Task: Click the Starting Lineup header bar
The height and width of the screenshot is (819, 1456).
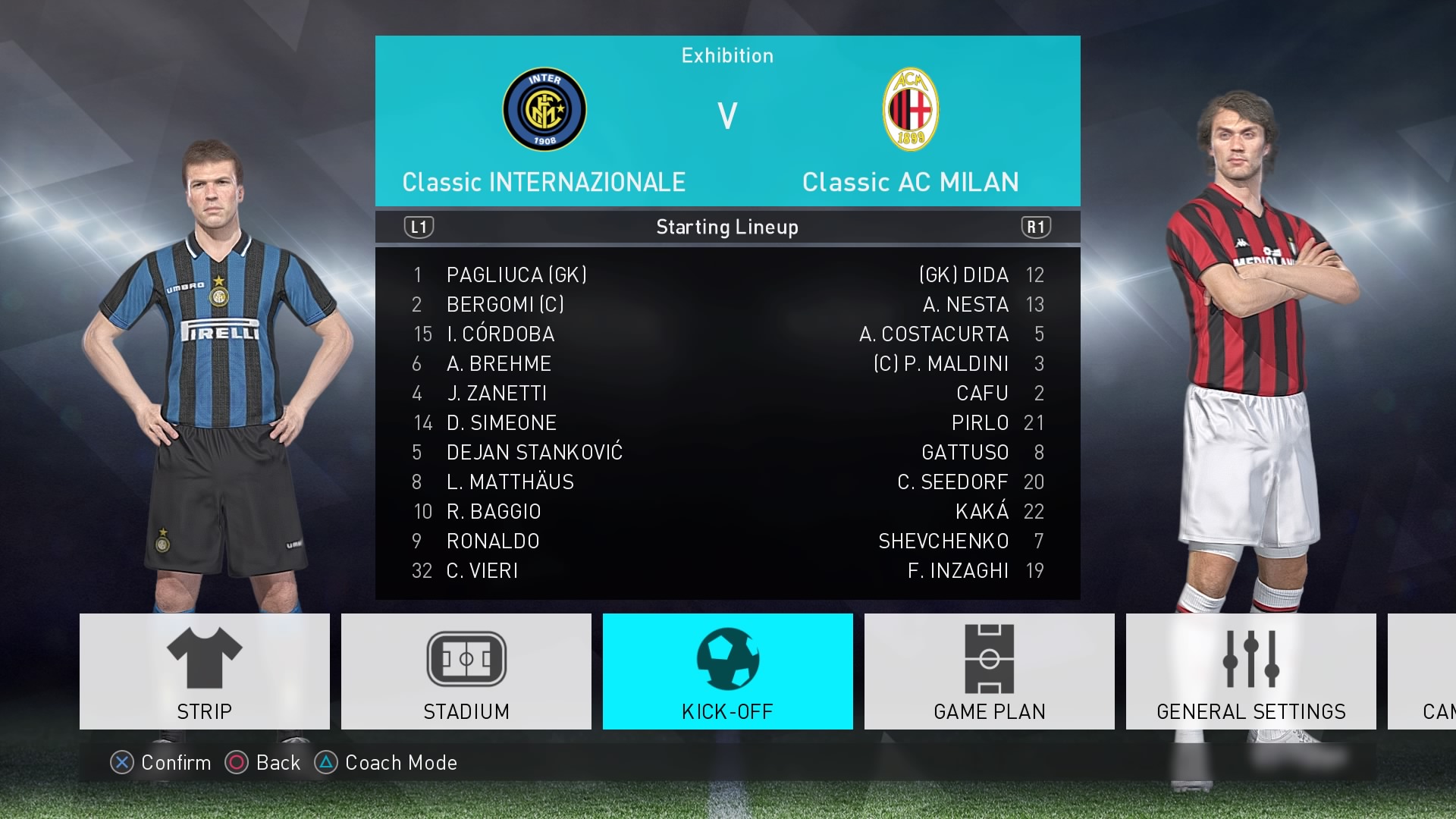Action: click(727, 226)
